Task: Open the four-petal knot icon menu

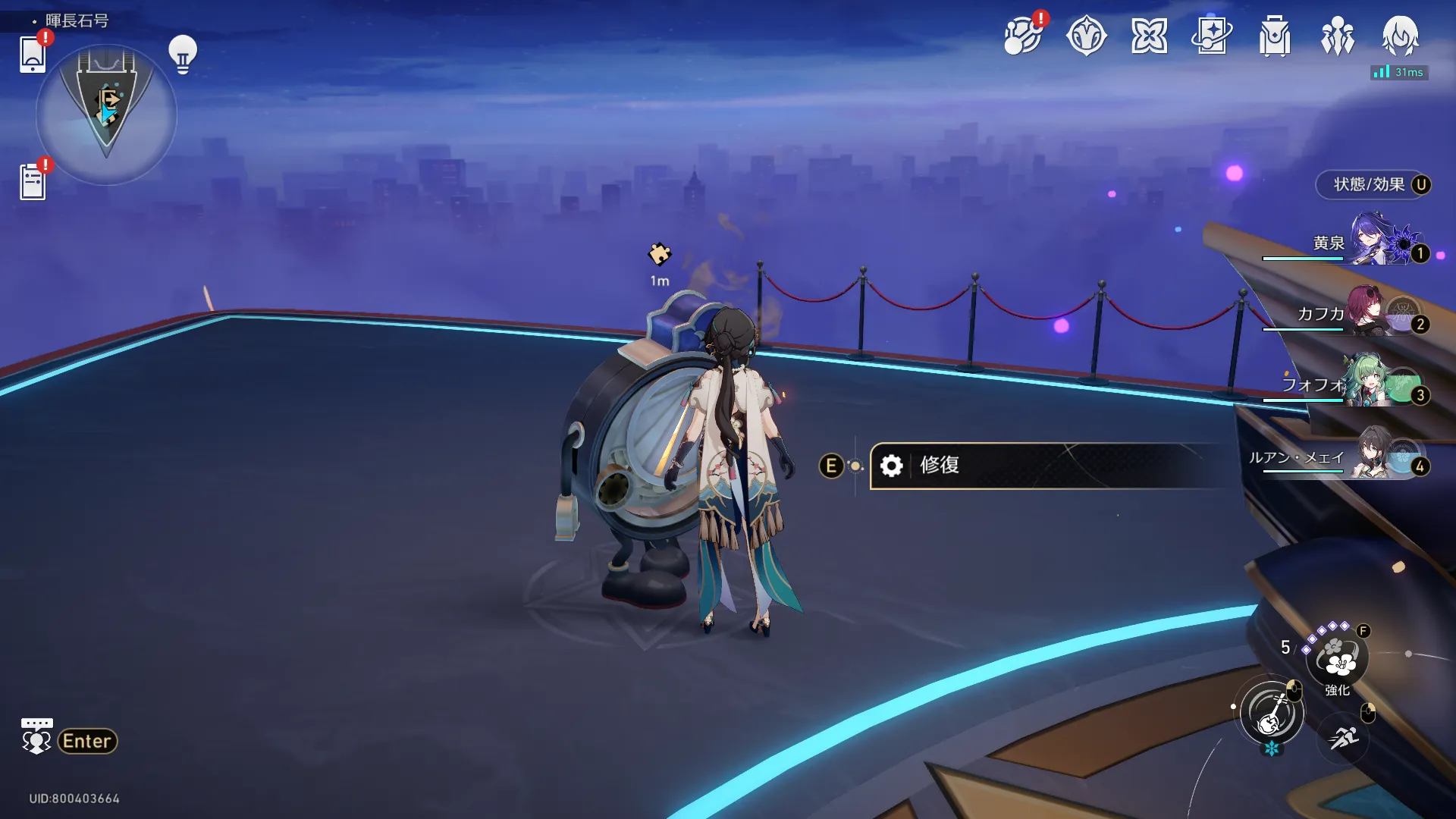Action: click(1149, 36)
